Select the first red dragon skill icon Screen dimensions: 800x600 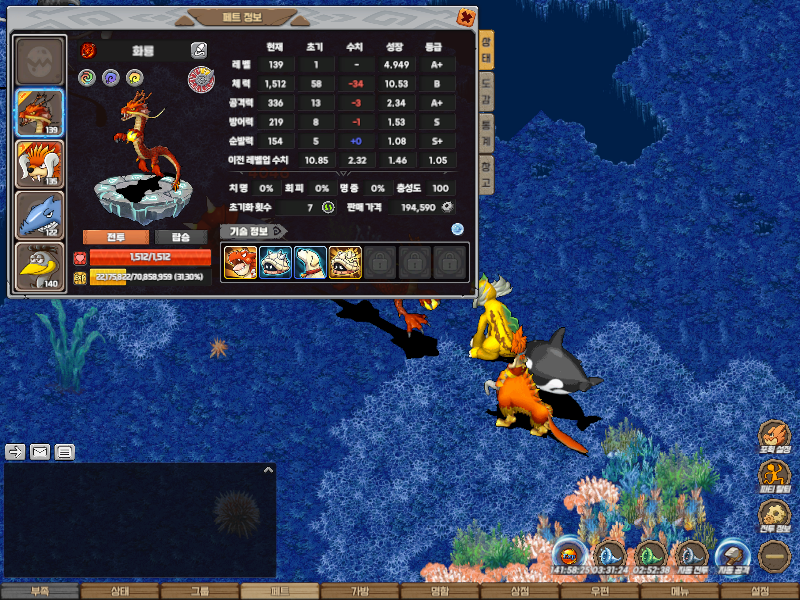coord(240,263)
